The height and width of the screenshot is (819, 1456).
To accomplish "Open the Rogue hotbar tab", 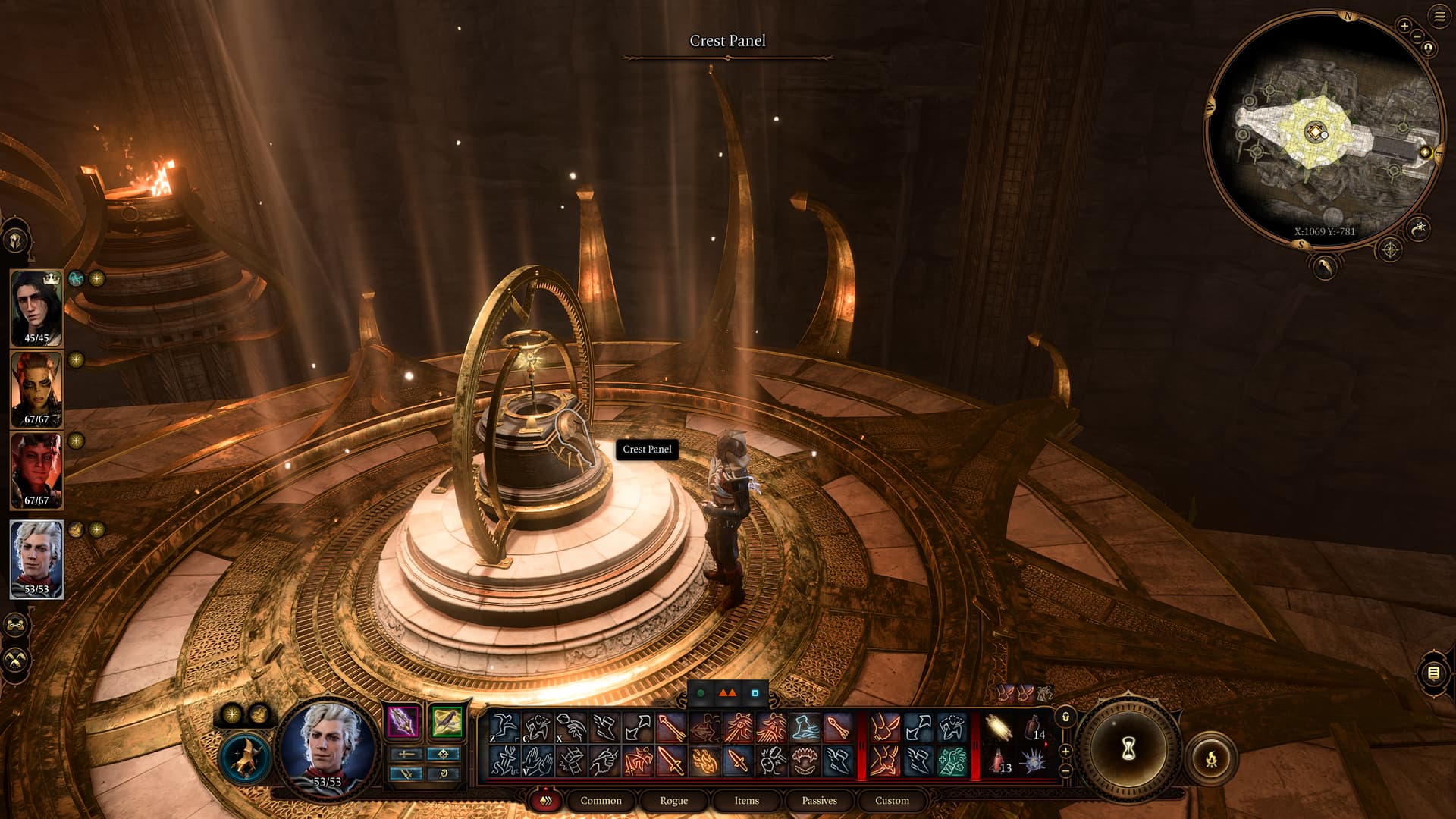I will point(673,800).
